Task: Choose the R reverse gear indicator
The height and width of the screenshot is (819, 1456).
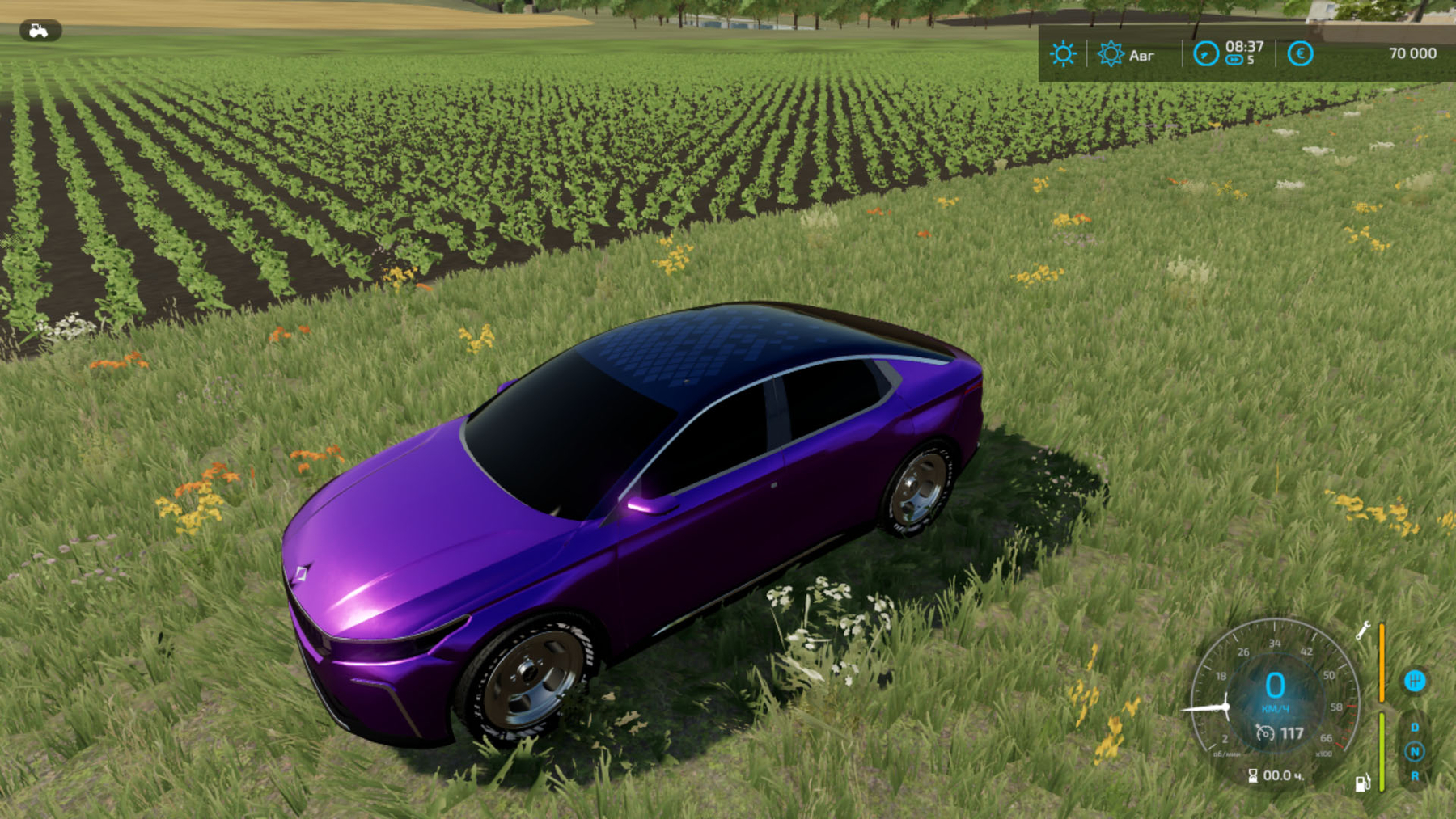Action: (1415, 776)
